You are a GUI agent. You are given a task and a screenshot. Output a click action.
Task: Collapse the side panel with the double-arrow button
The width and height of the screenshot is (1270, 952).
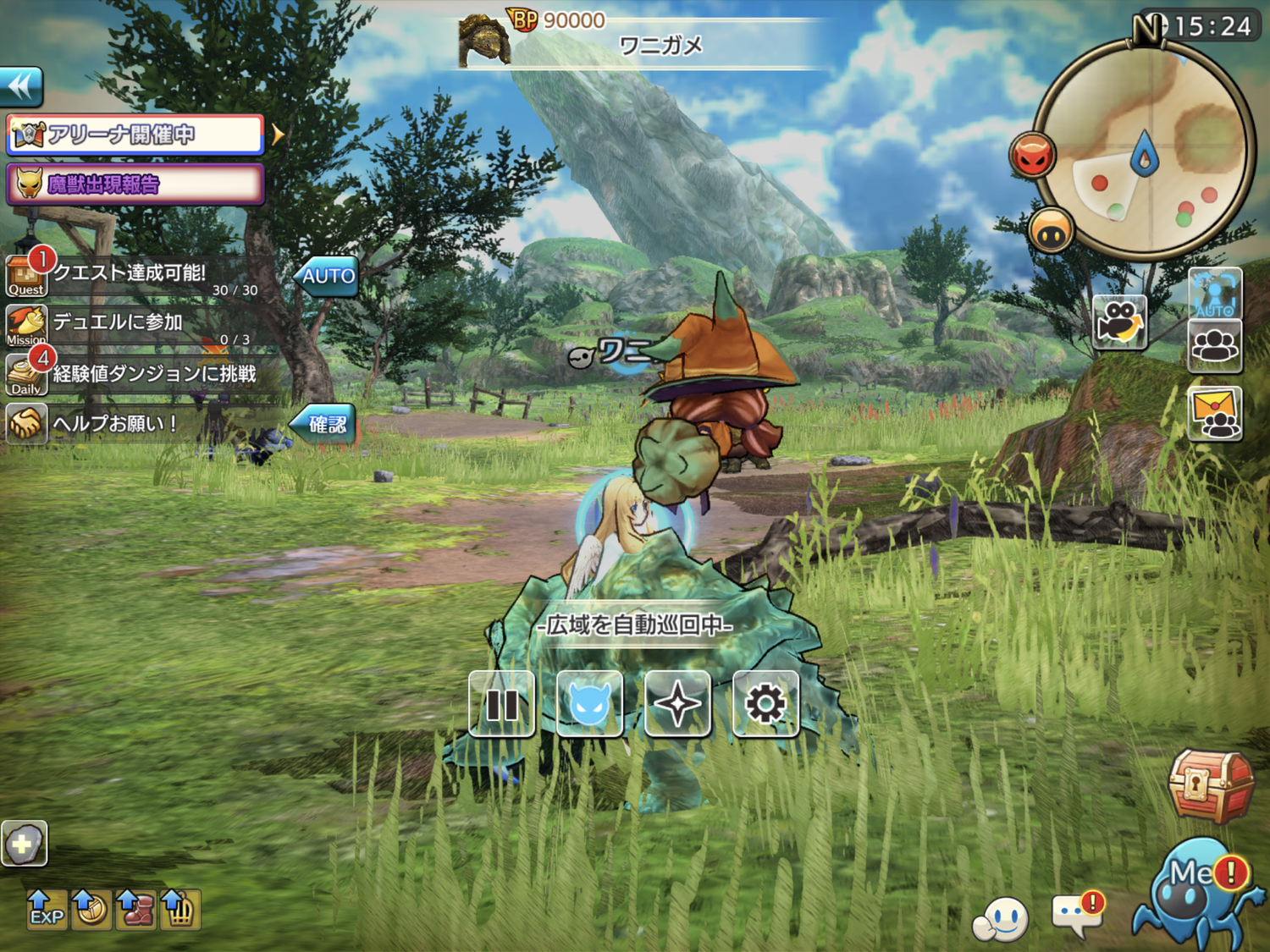22,86
